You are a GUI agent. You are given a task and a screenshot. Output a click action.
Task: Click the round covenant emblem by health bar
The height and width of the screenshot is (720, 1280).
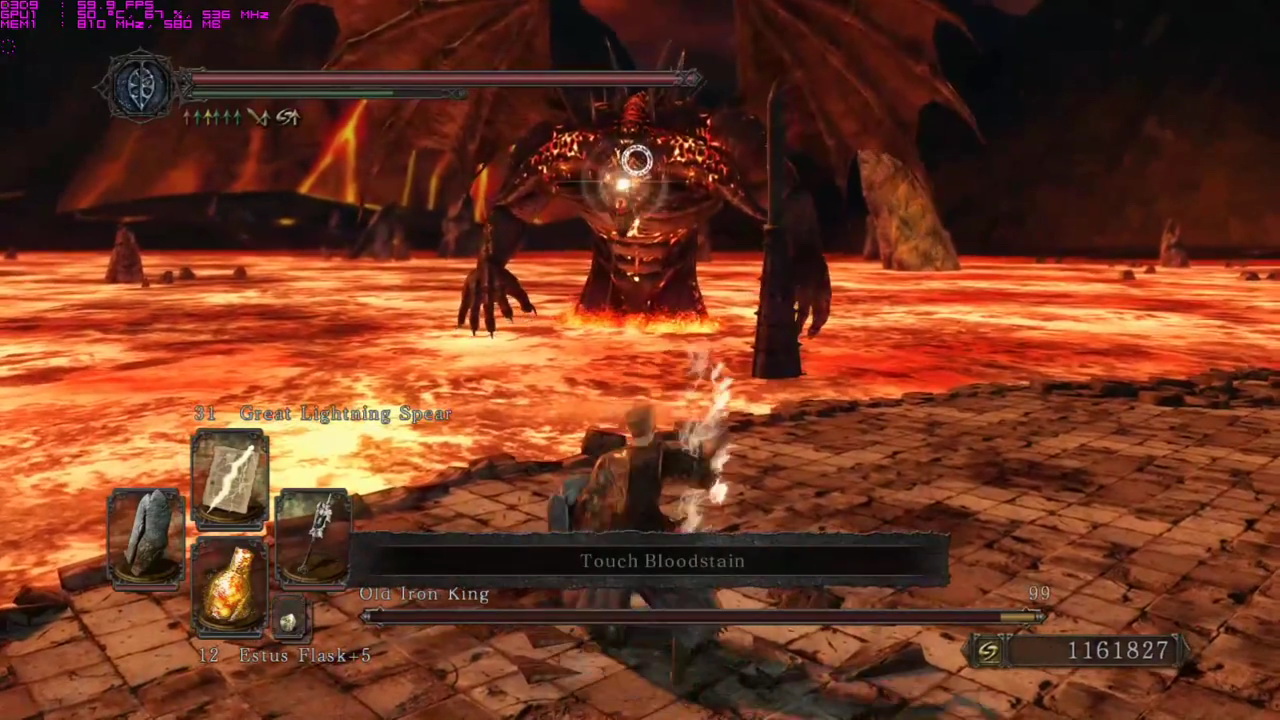[x=139, y=86]
